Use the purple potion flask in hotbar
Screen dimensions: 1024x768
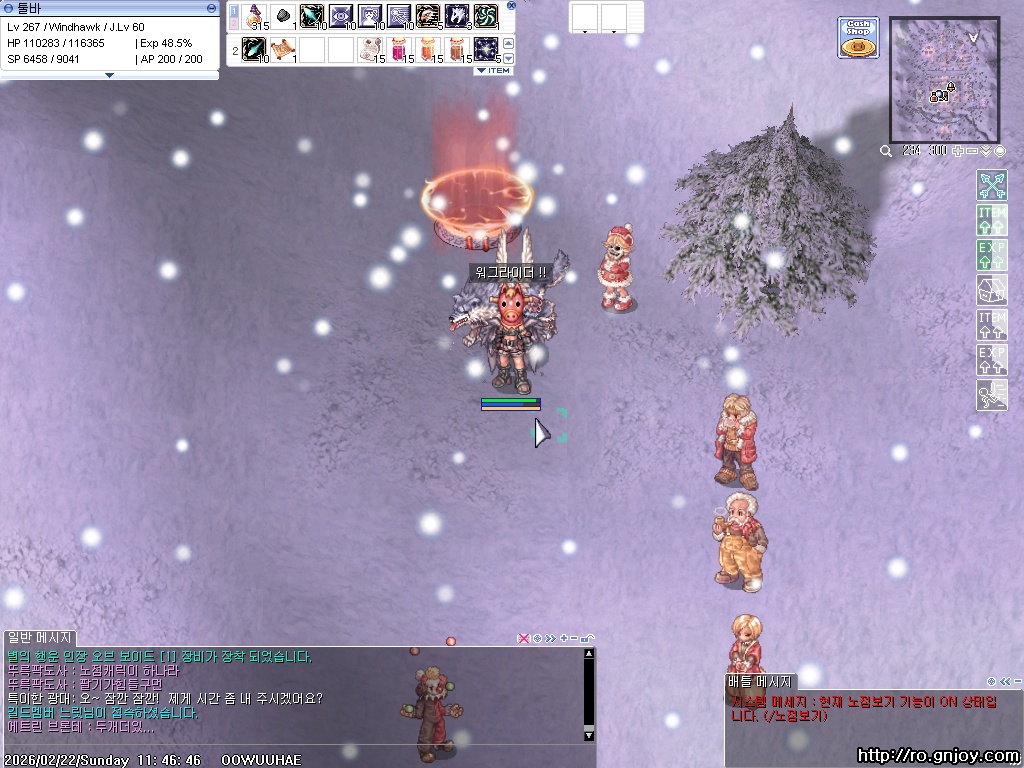point(256,16)
